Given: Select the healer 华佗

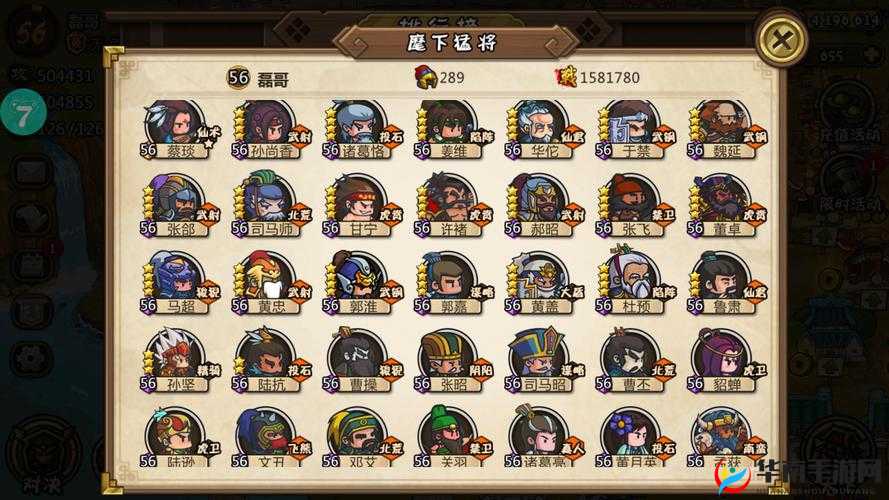Looking at the screenshot, I should [540, 126].
